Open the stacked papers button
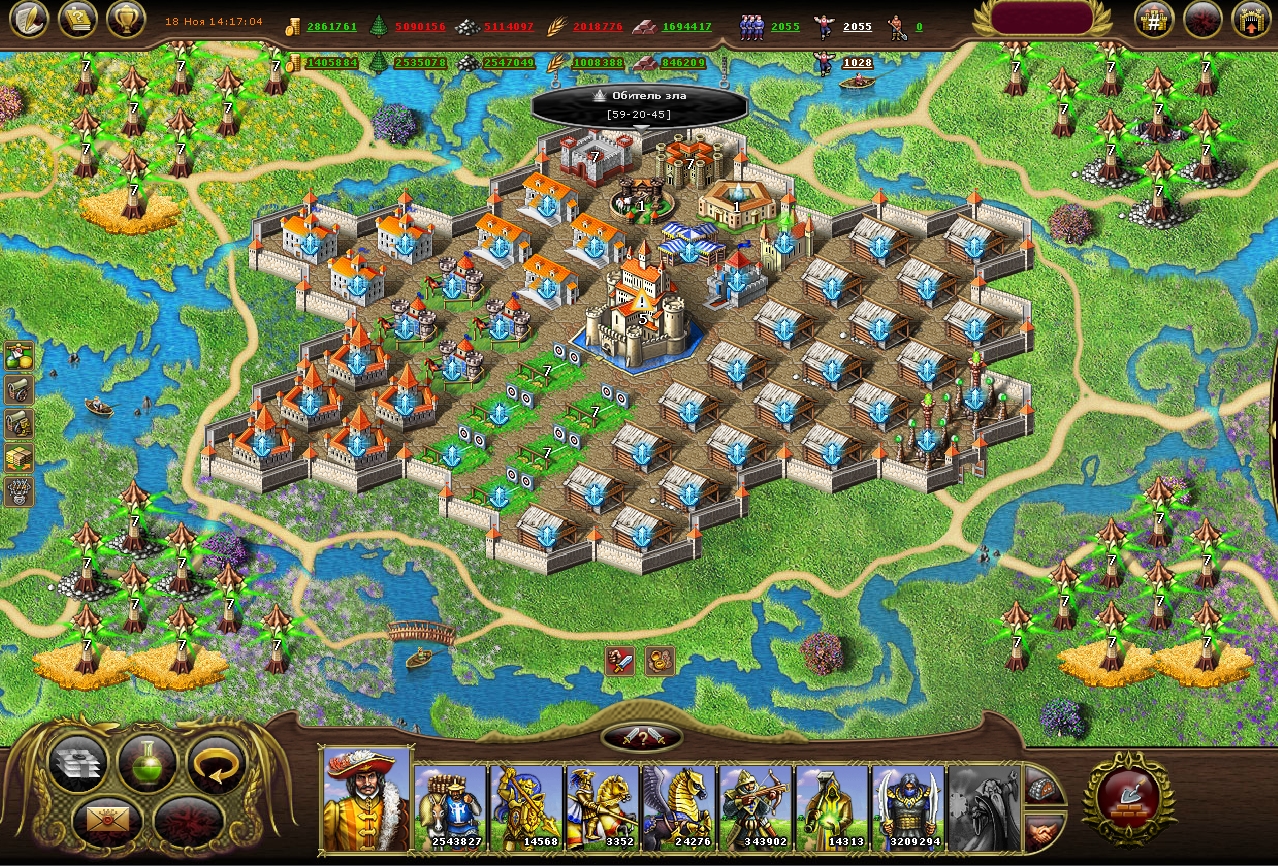Screen dimensions: 1278x866 [77, 764]
